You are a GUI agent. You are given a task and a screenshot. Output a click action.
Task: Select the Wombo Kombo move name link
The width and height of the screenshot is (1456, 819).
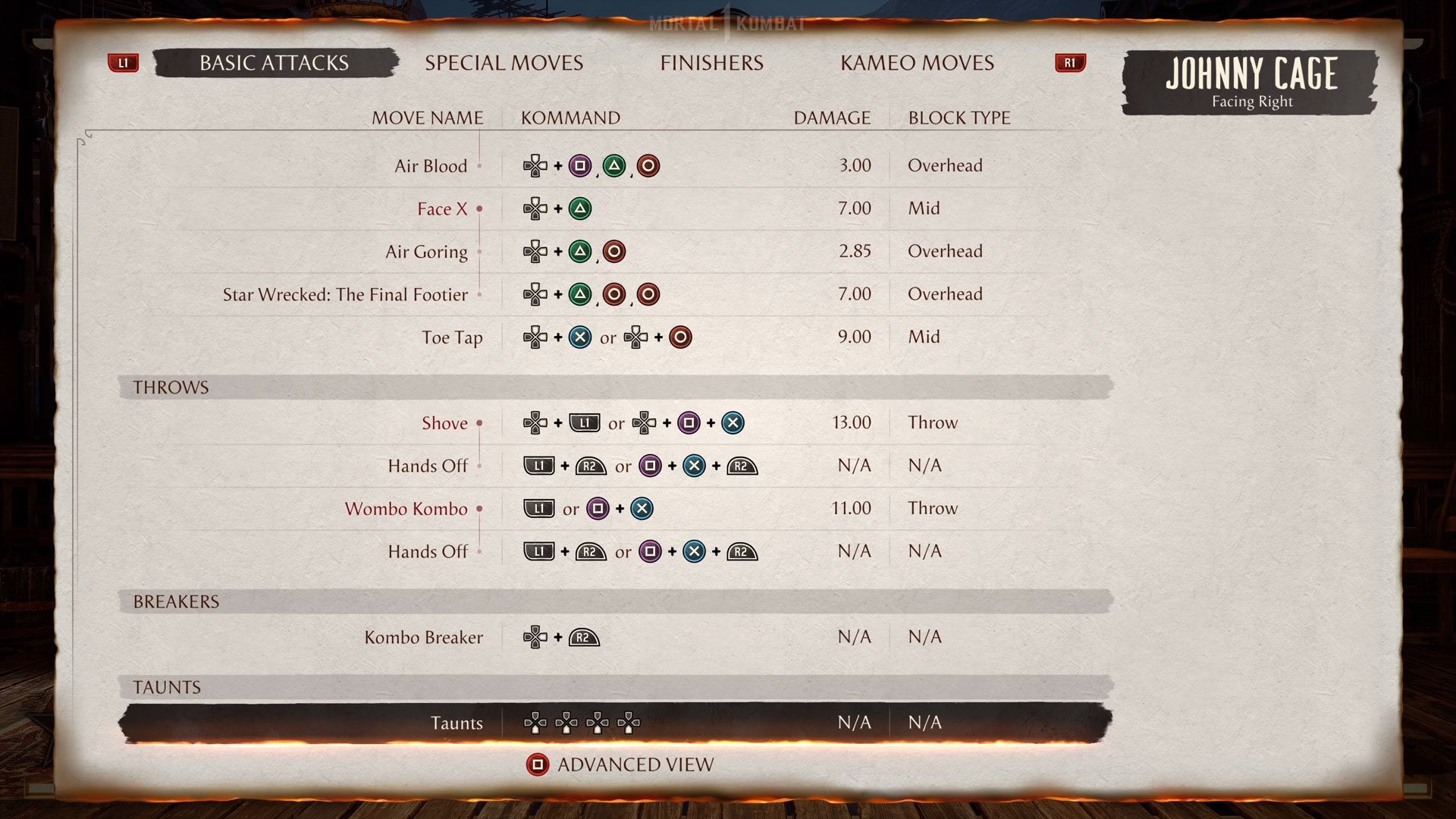[x=406, y=509]
